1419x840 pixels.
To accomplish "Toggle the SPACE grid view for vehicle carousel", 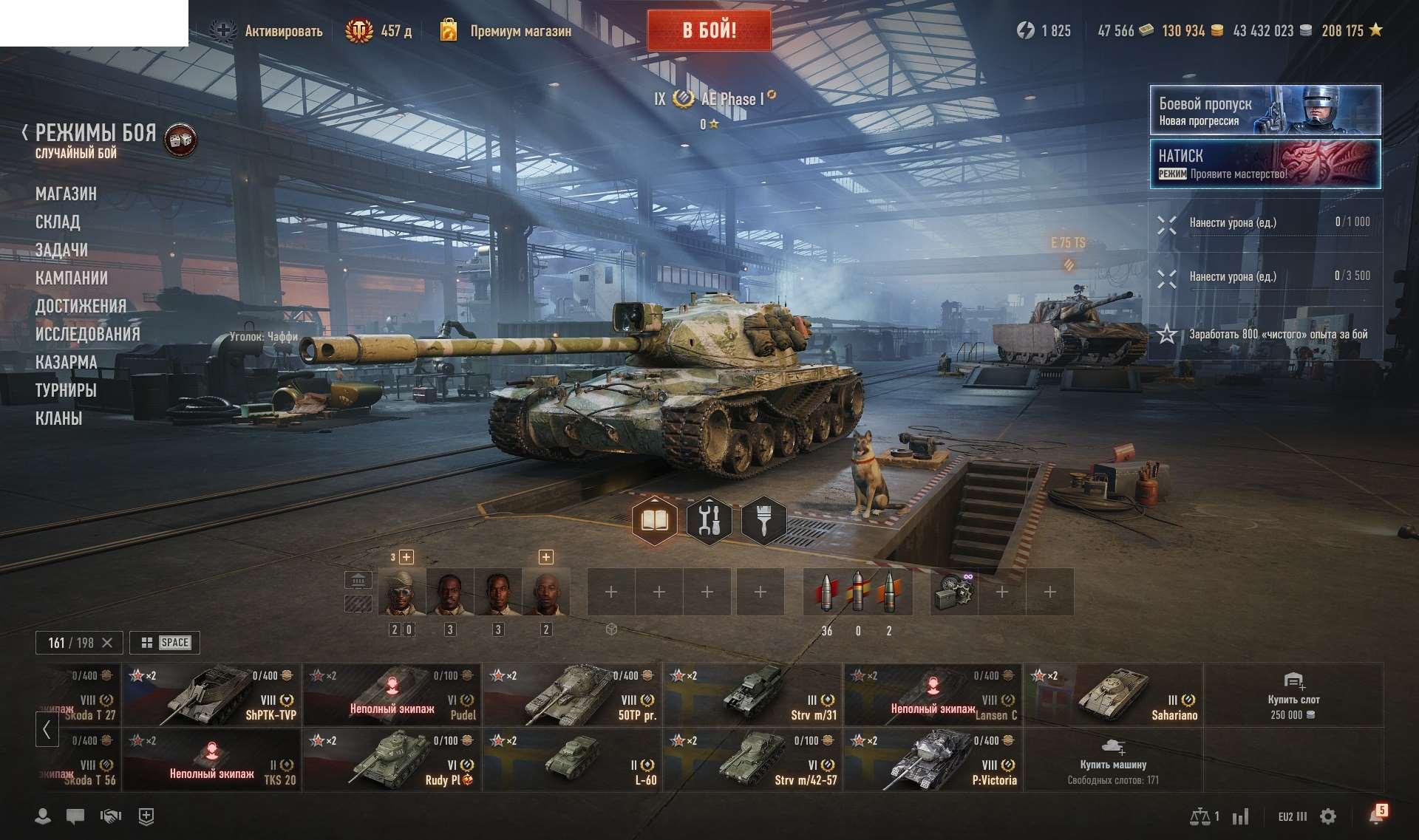I will point(163,642).
